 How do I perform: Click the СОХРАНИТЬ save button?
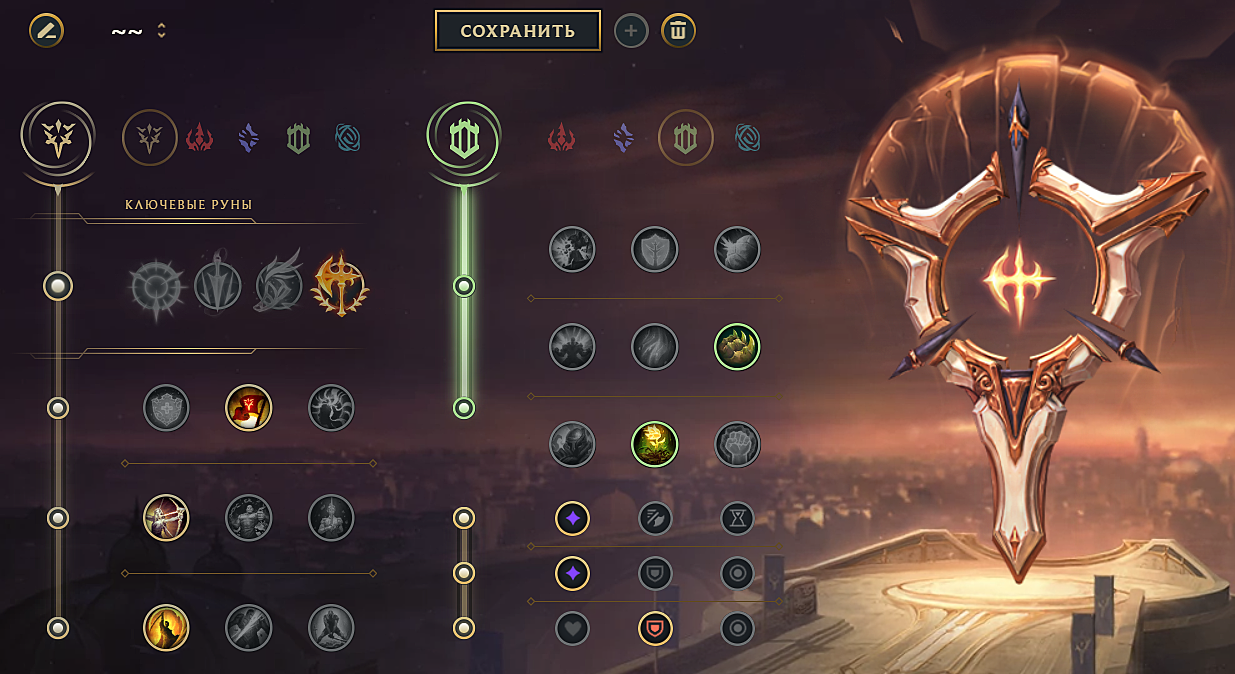pyautogui.click(x=517, y=31)
